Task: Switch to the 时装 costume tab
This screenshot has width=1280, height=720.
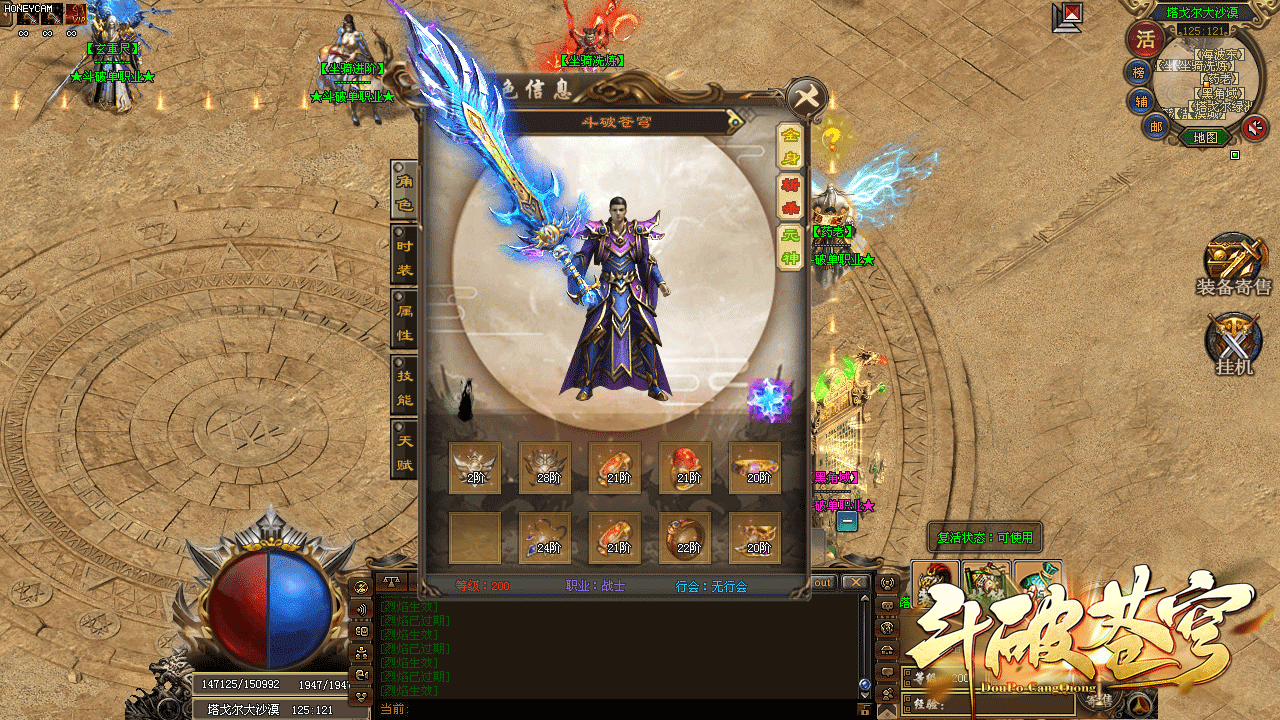Action: point(404,257)
